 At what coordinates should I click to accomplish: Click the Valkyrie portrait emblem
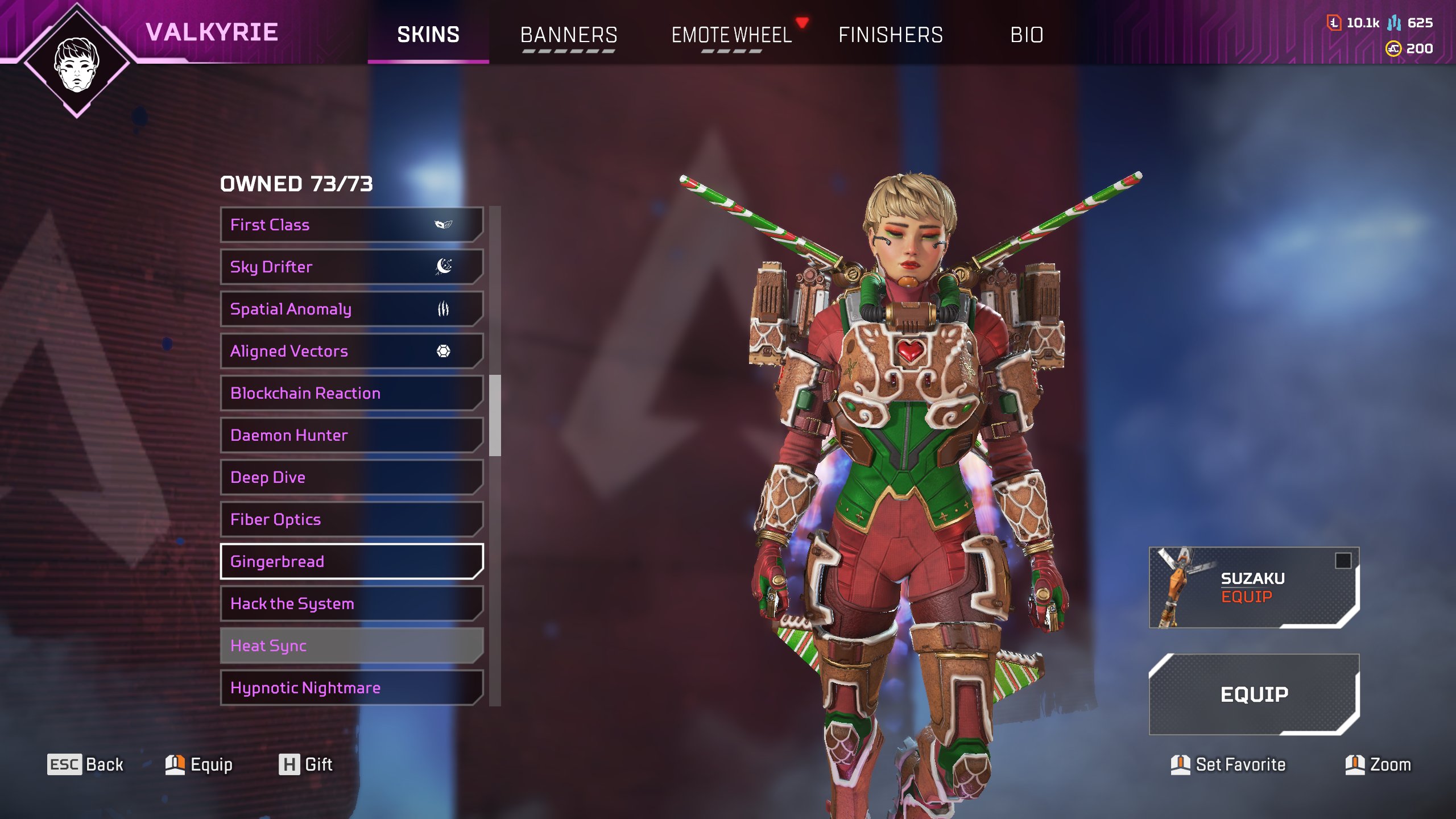point(77,61)
